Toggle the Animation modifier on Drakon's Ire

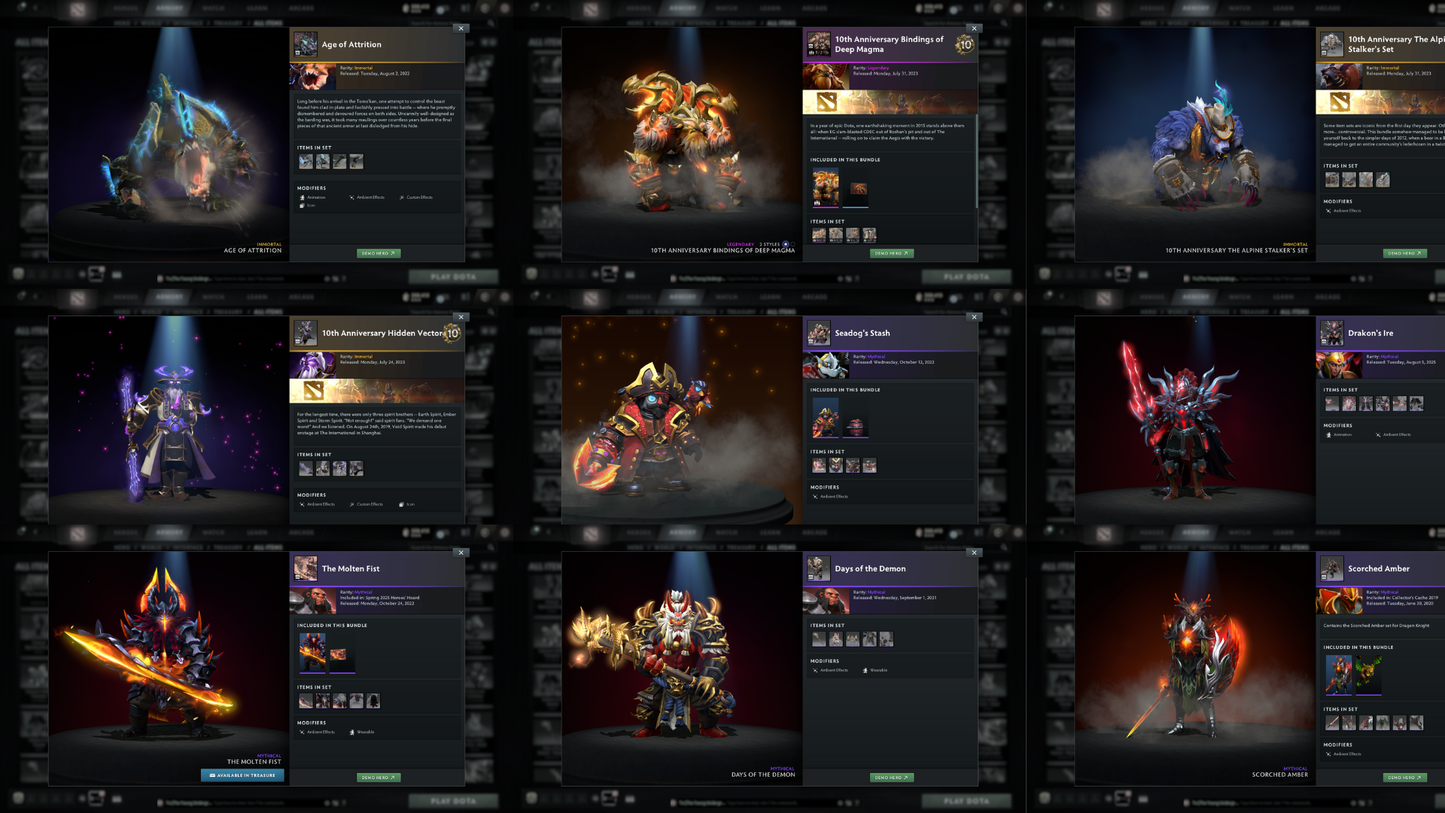(1330, 434)
